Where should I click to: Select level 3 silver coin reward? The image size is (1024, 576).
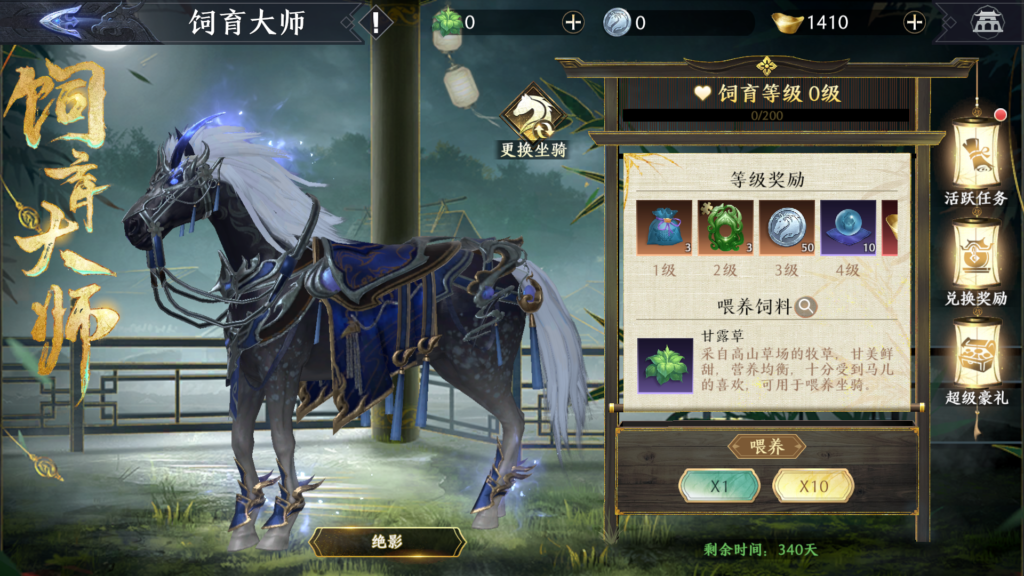pos(786,228)
